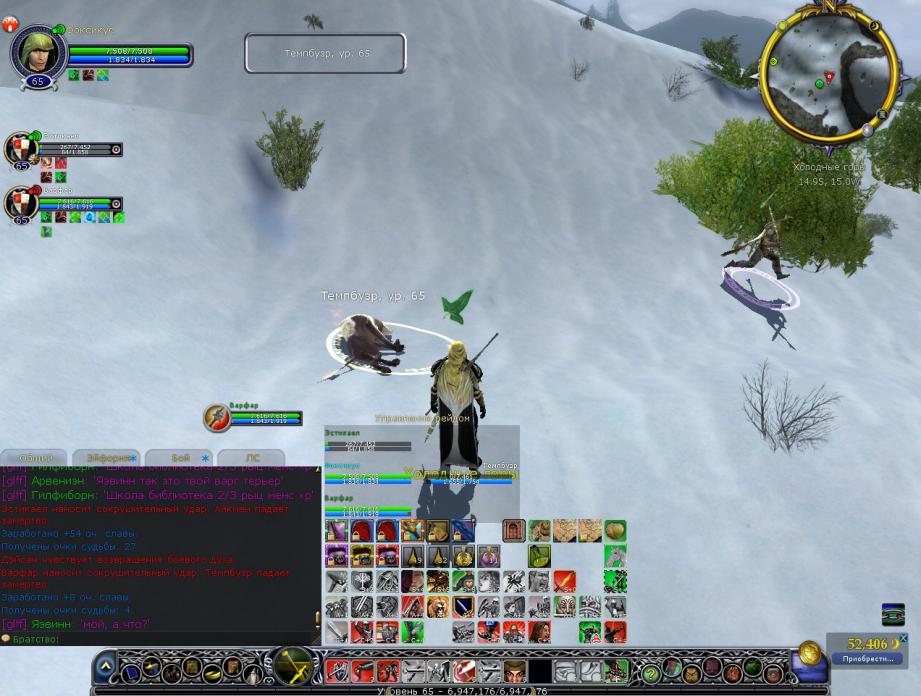Click the Братство chat input line
This screenshot has height=696, width=921.
(x=160, y=638)
